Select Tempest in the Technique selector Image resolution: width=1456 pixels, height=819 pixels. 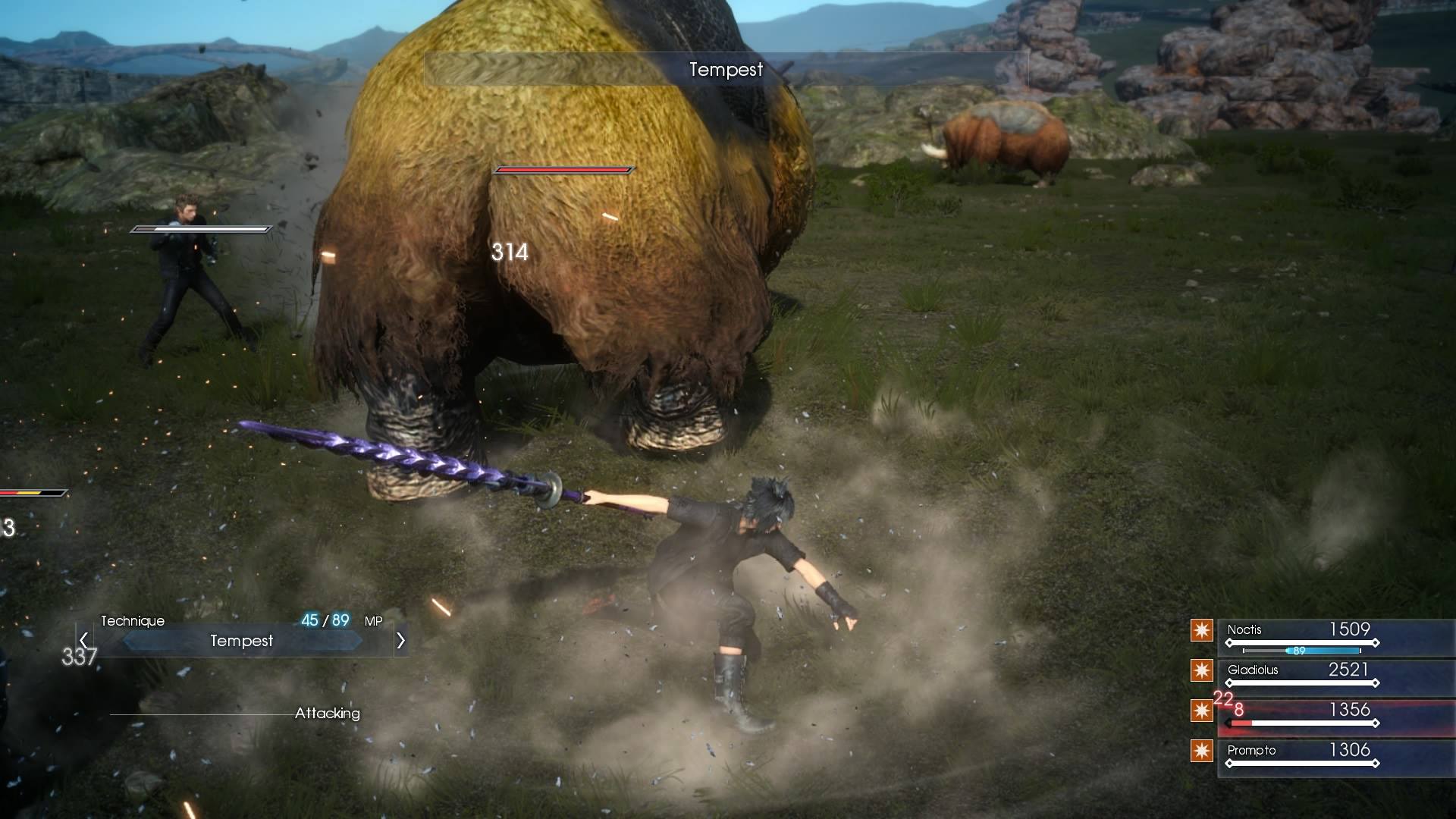(x=241, y=641)
